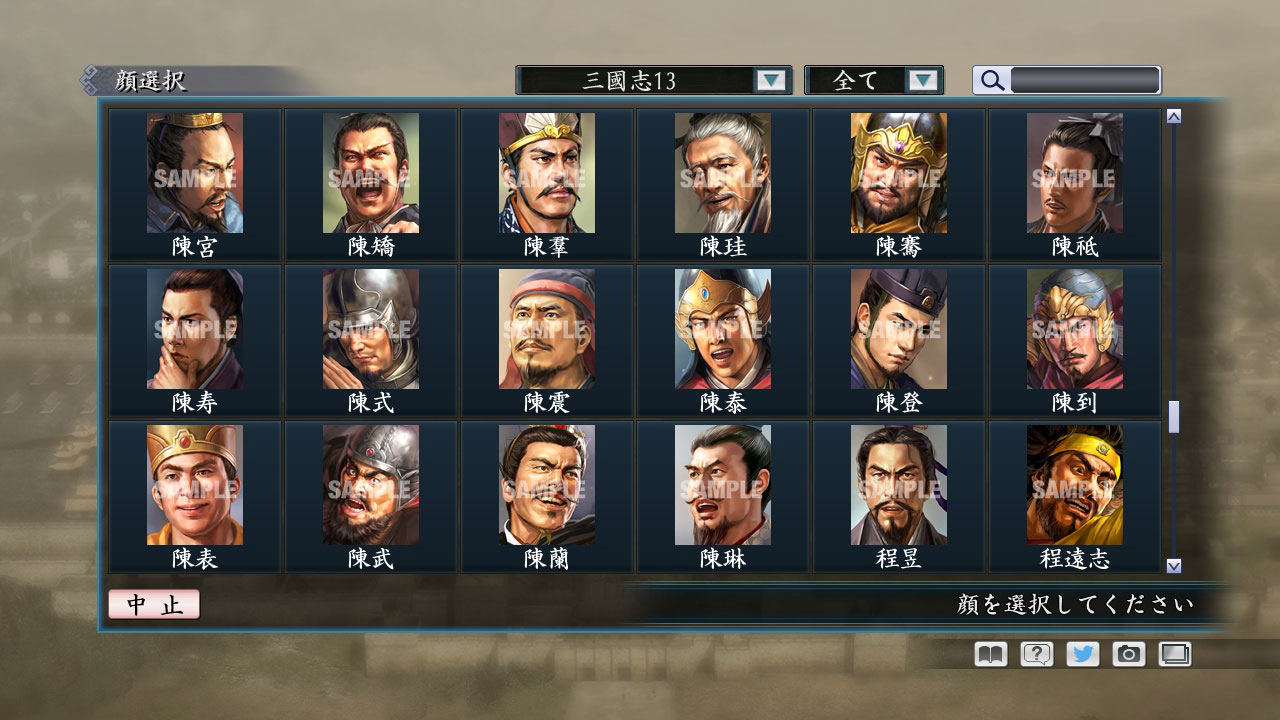Click the display mode icon at bottom right
1280x720 pixels.
point(1174,654)
